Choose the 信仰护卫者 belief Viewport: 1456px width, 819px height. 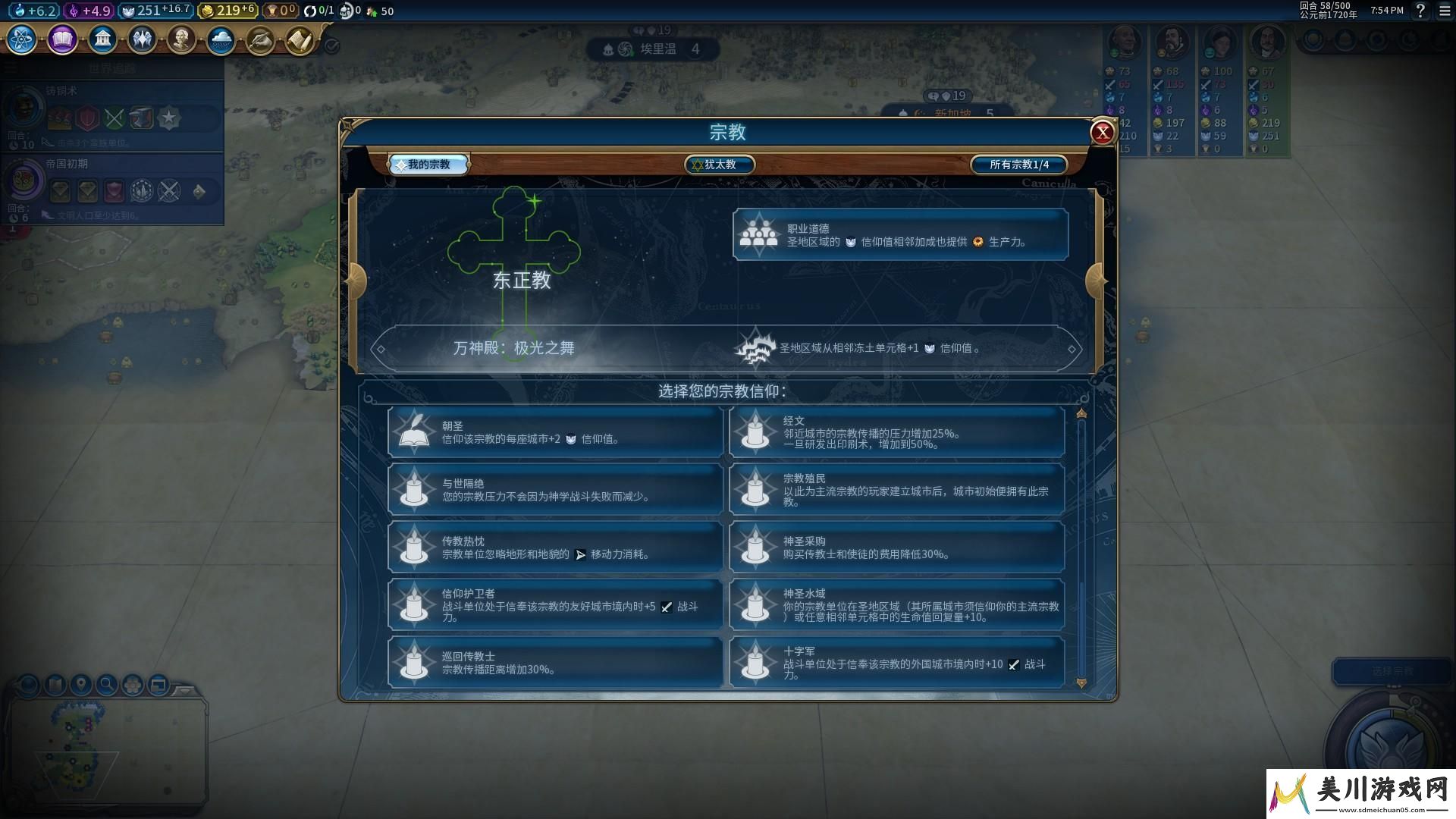pos(555,605)
